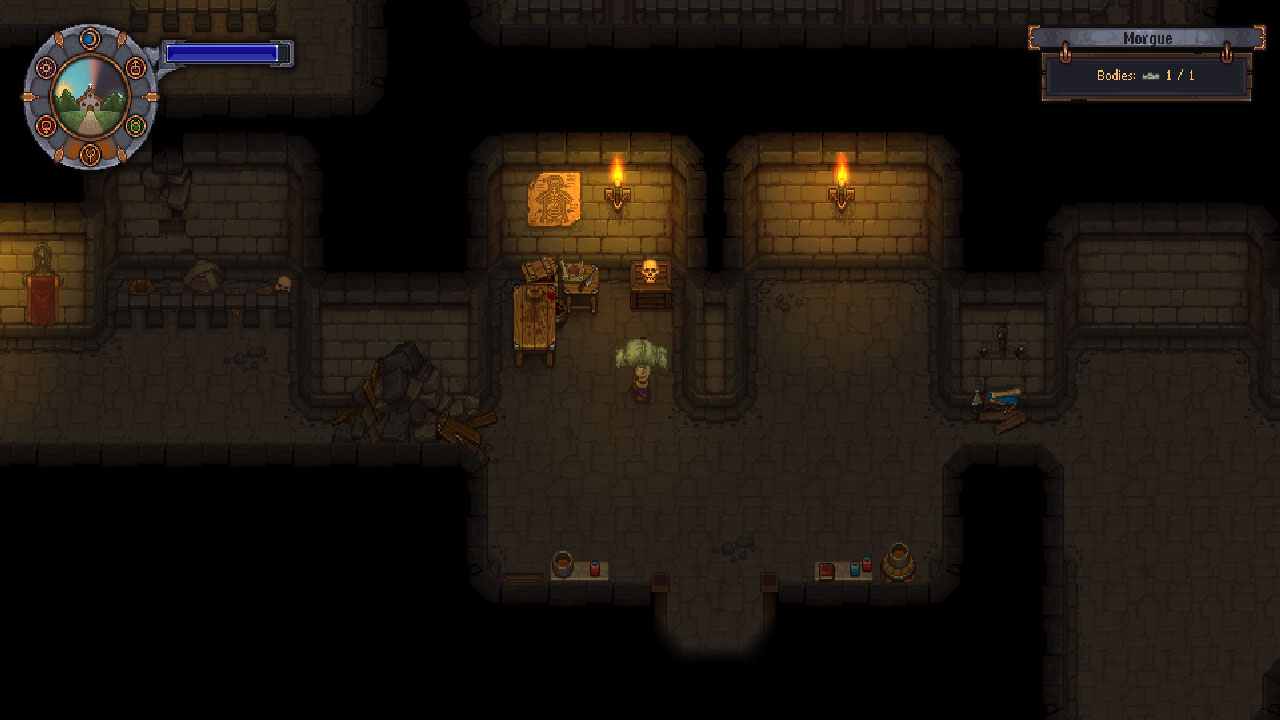Screen dimensions: 1280x720
Task: Choose the green day symbol on the wheel
Action: point(136,127)
